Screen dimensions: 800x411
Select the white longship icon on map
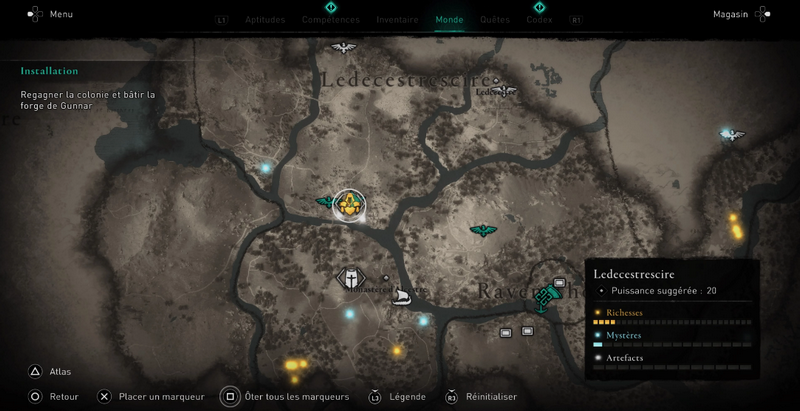tap(404, 297)
